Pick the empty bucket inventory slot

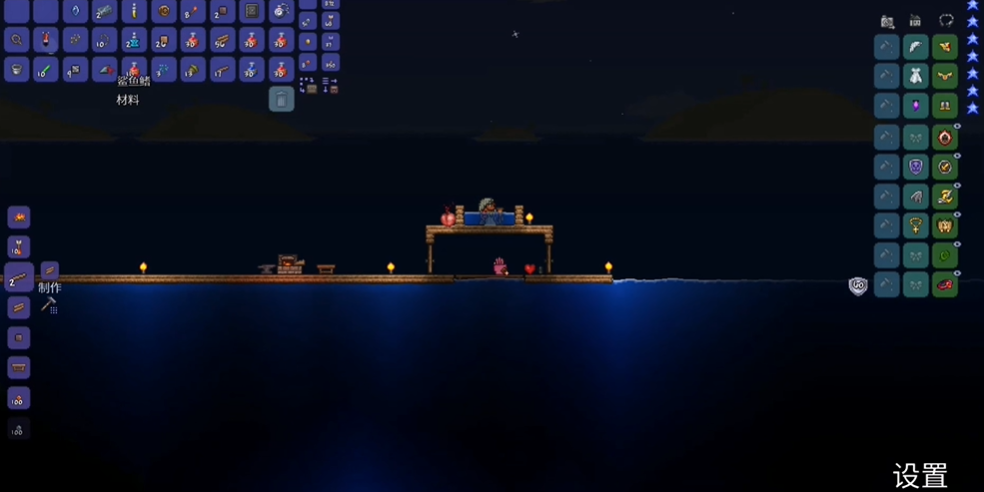point(17,69)
